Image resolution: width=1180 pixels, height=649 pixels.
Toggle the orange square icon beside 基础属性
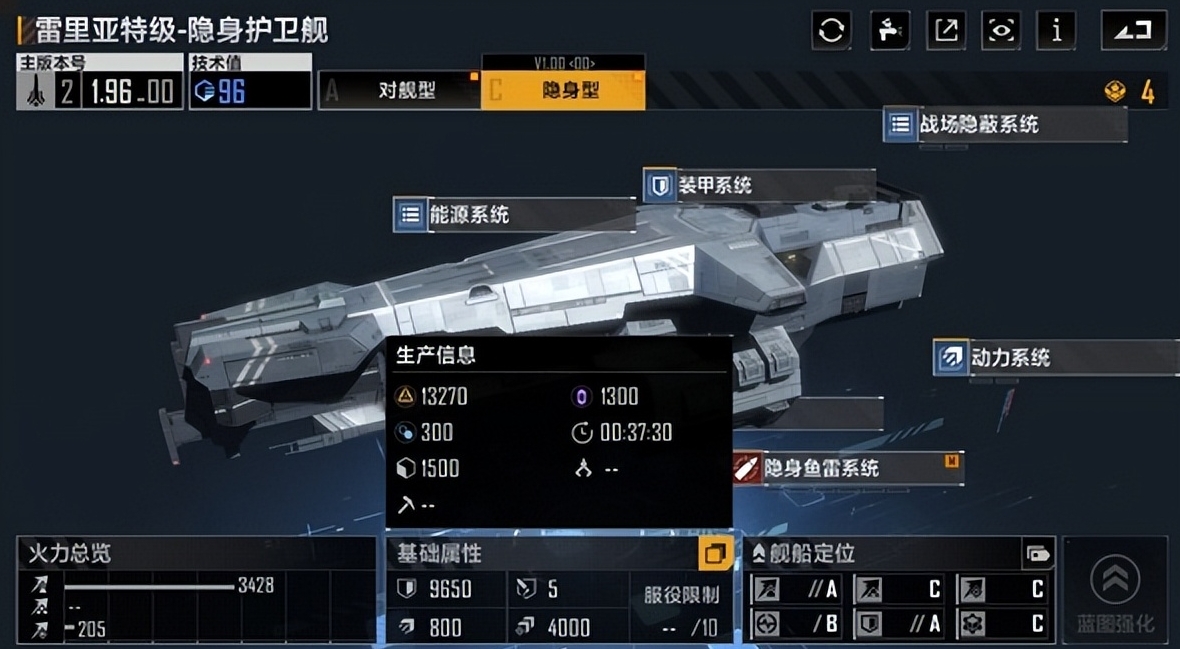click(x=715, y=554)
